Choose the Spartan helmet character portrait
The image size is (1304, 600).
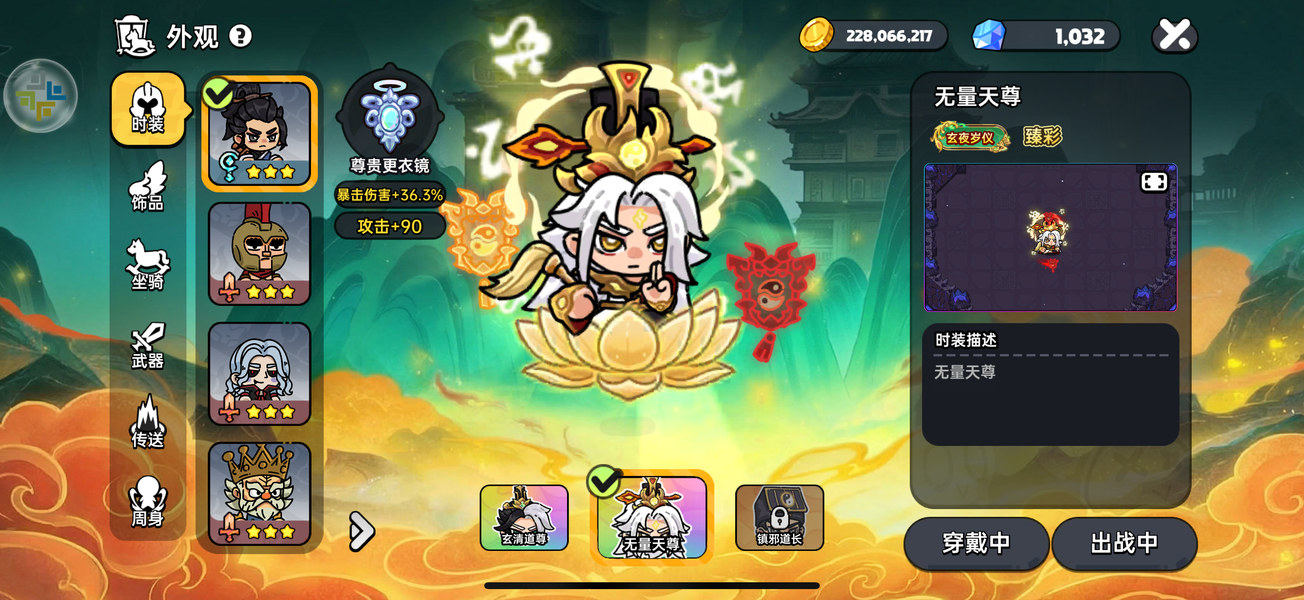coord(260,254)
